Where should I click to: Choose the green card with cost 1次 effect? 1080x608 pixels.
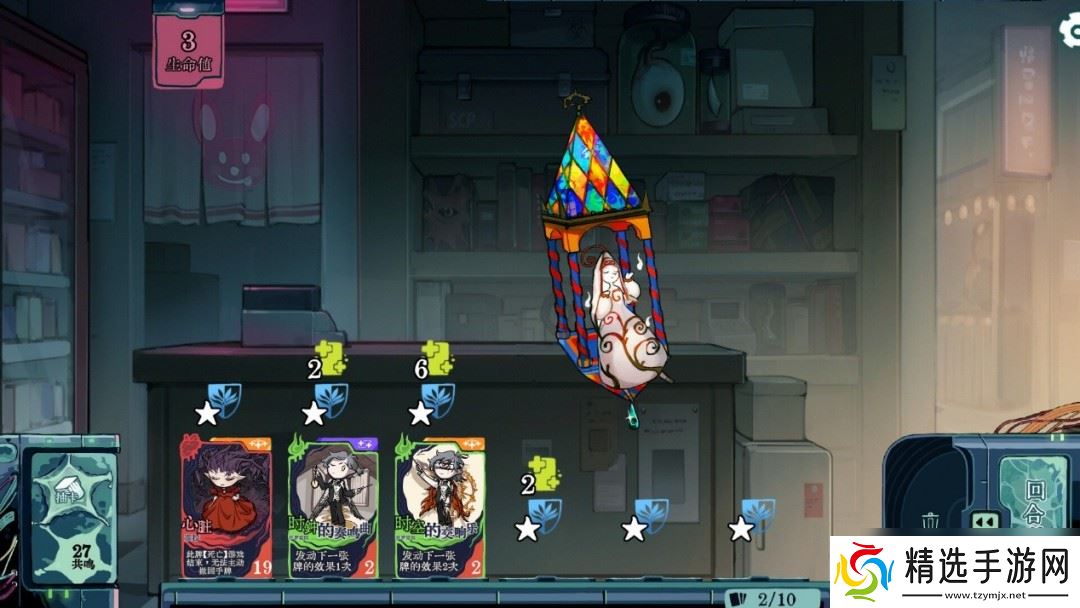click(333, 506)
